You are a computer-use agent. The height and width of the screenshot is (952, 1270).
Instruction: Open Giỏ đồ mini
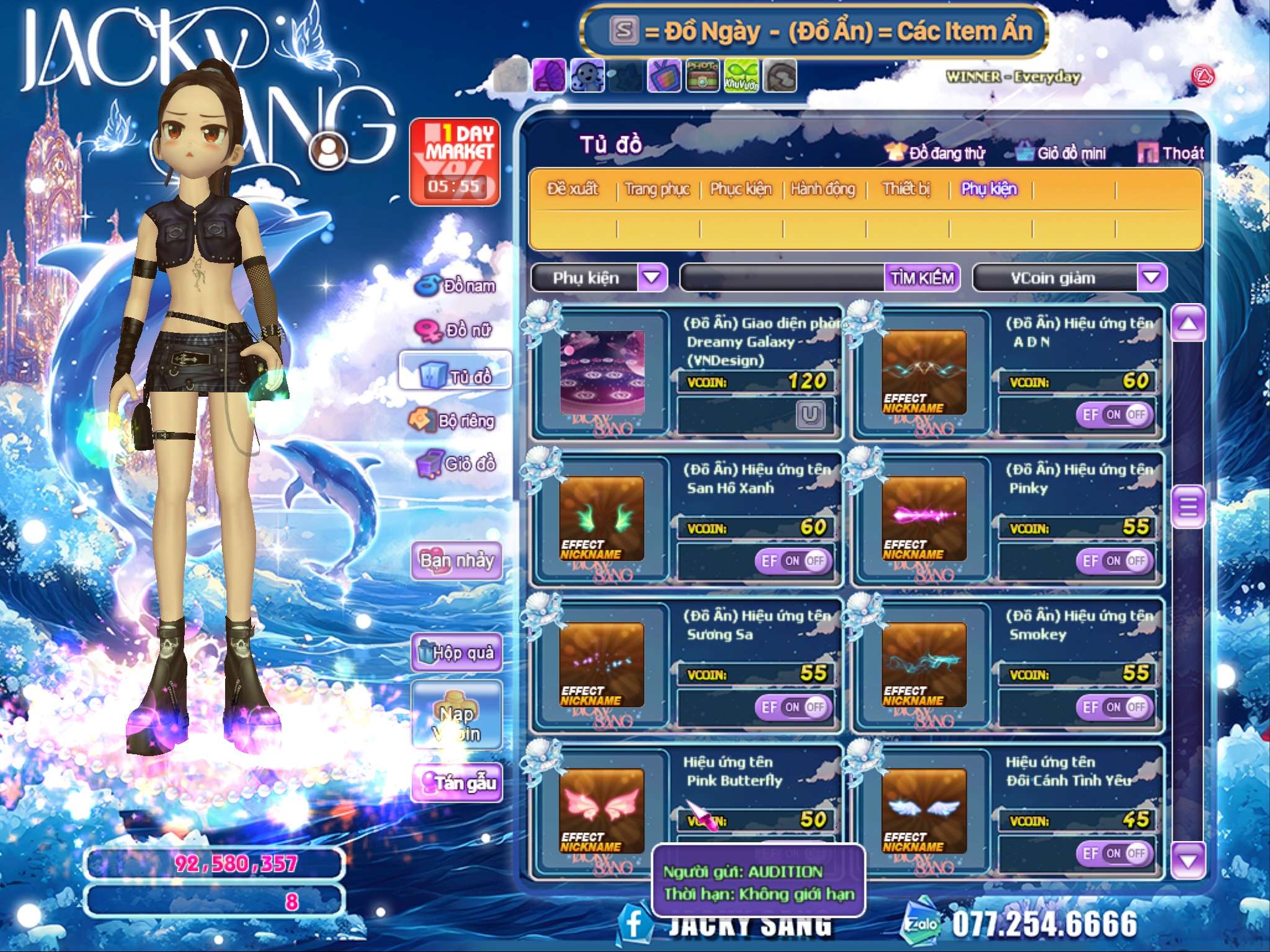coord(1062,153)
